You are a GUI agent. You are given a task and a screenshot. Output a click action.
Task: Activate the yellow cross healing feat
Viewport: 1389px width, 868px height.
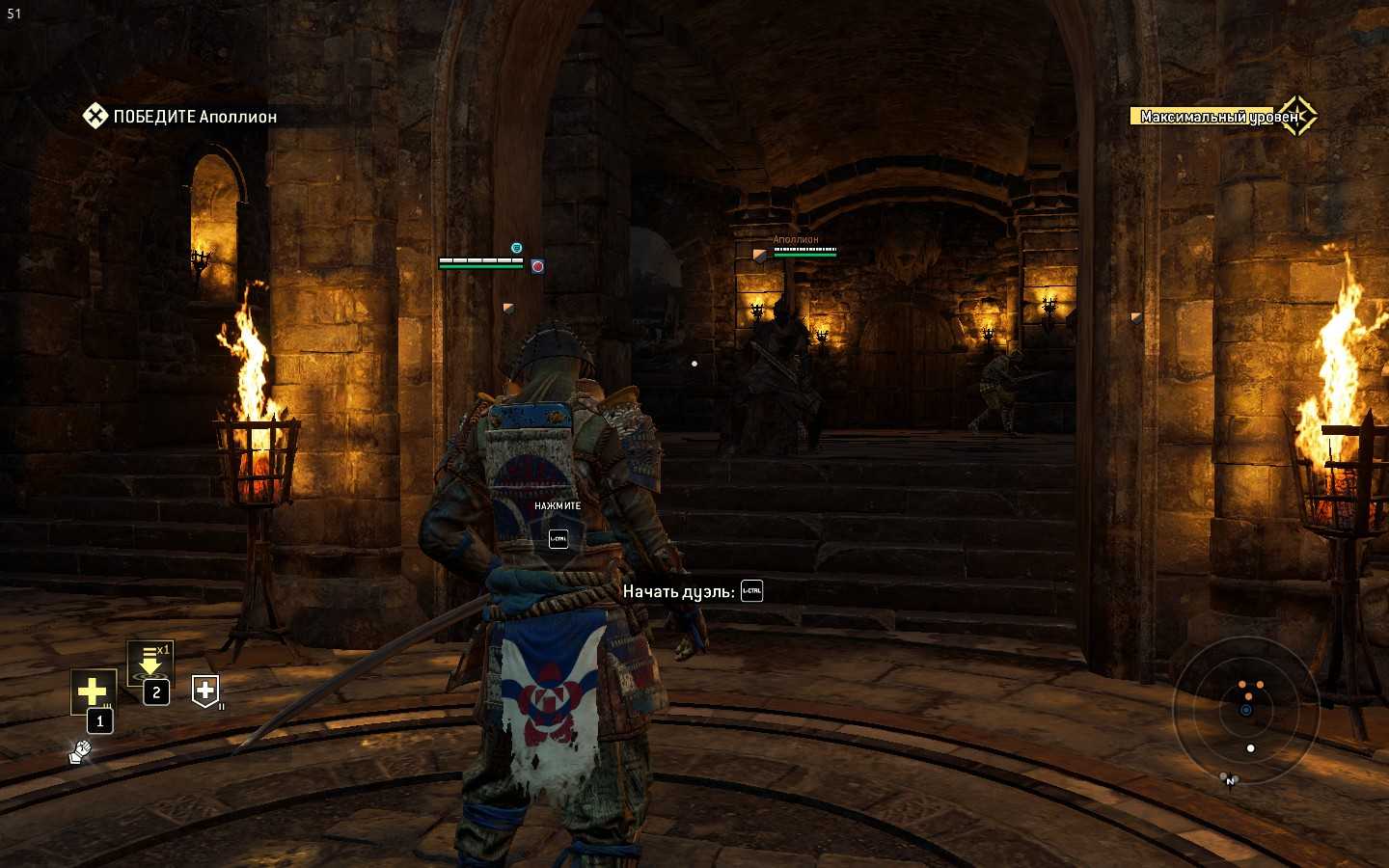point(93,691)
